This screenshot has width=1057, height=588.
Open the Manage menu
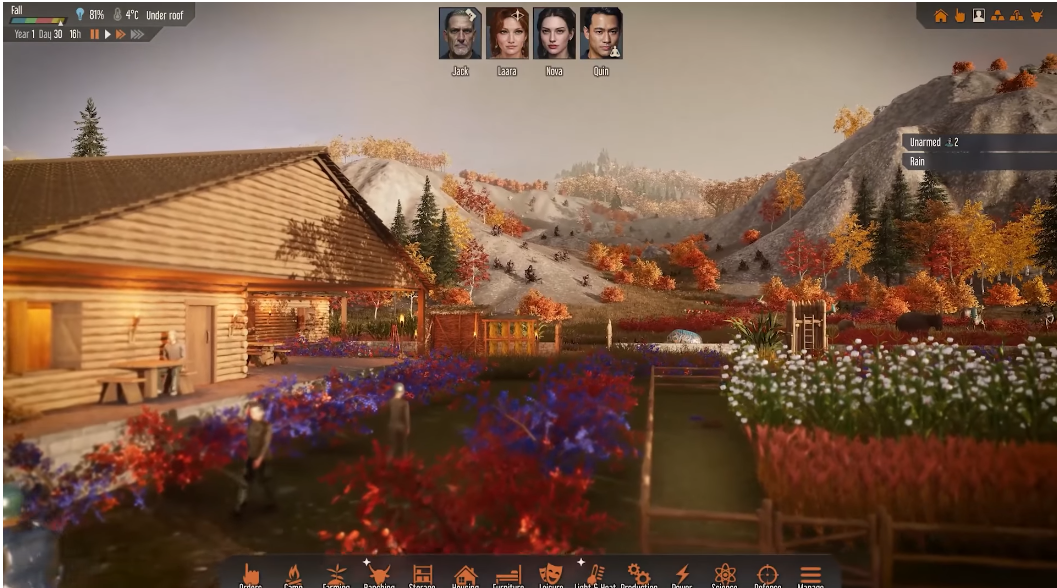tap(810, 575)
